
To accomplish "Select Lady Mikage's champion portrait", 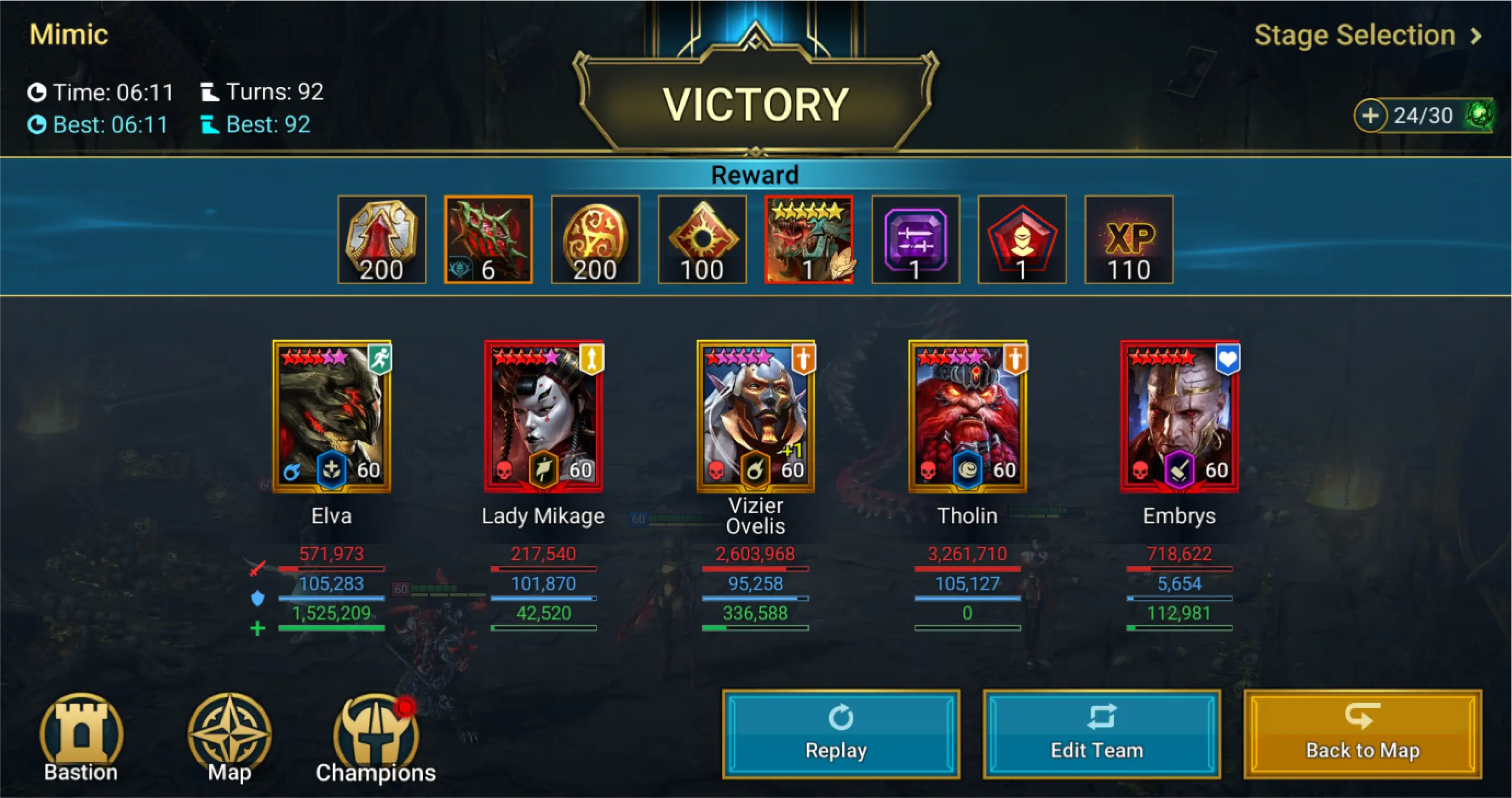I will point(544,416).
